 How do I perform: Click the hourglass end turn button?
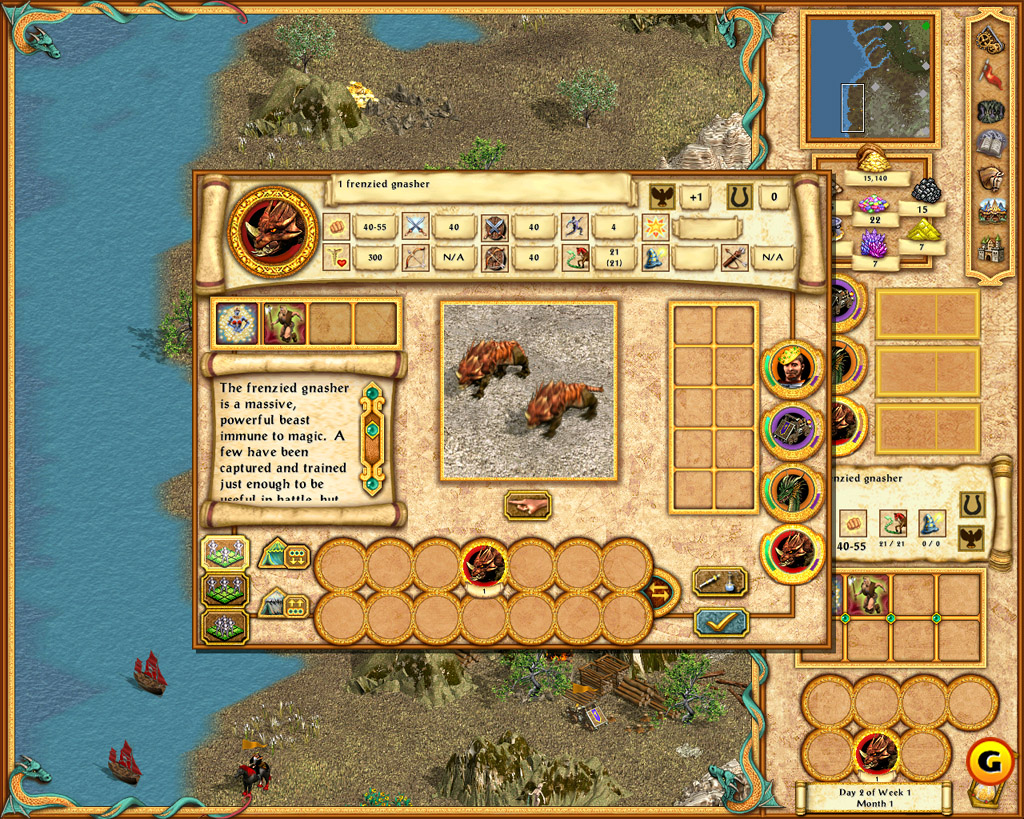tap(985, 794)
